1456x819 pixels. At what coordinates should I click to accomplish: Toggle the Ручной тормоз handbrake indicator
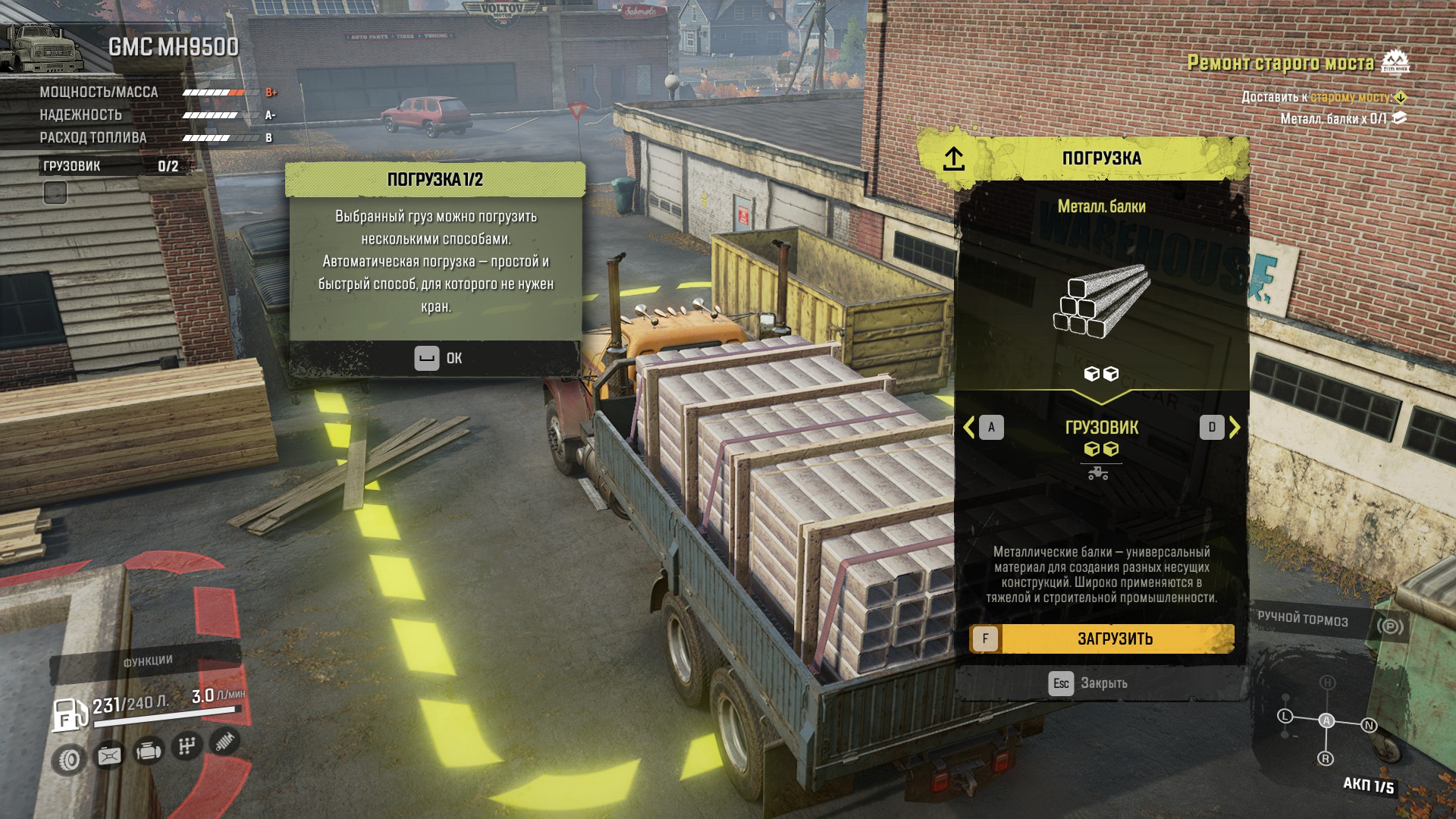point(1389,626)
